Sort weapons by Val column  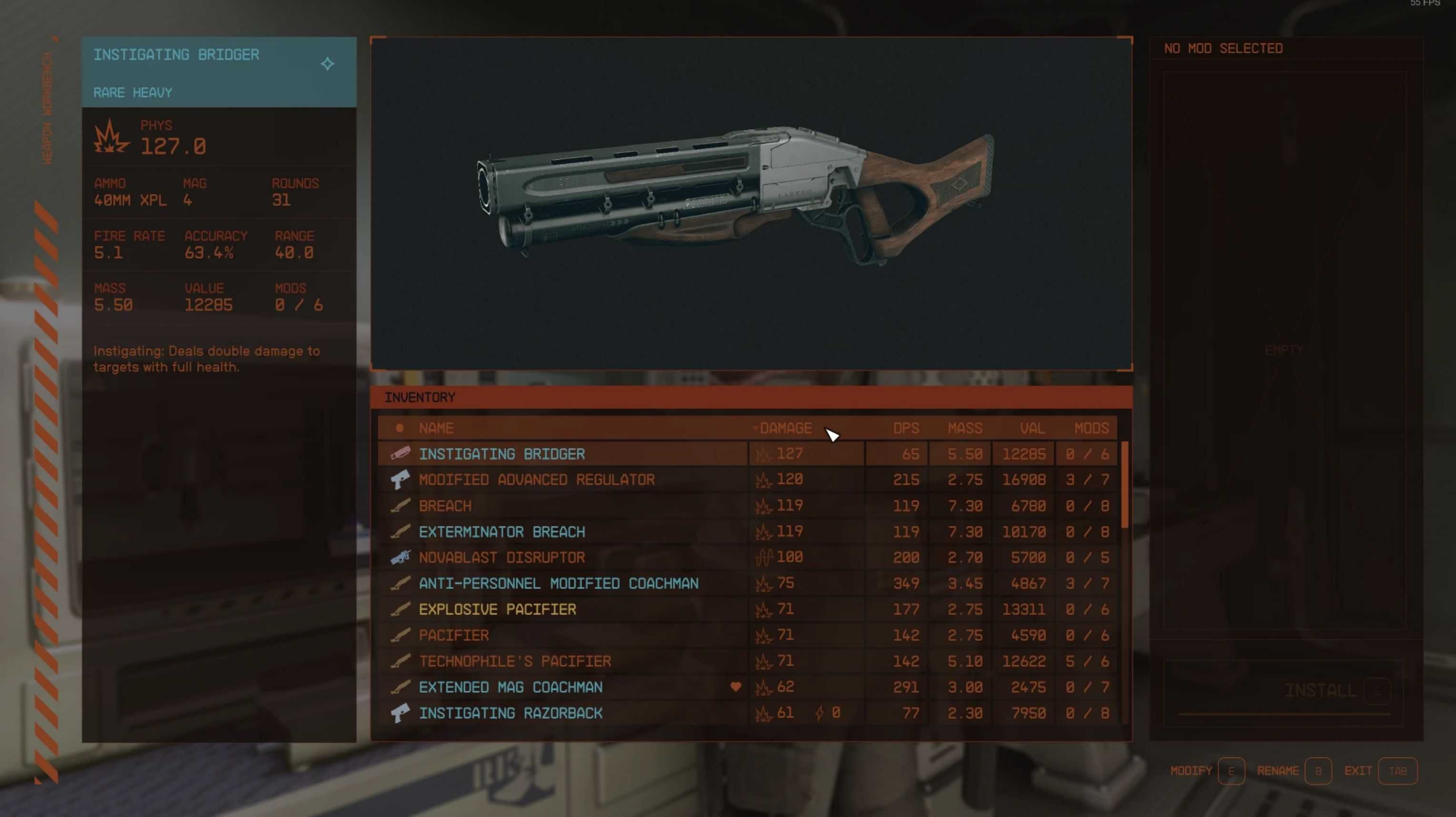1032,428
